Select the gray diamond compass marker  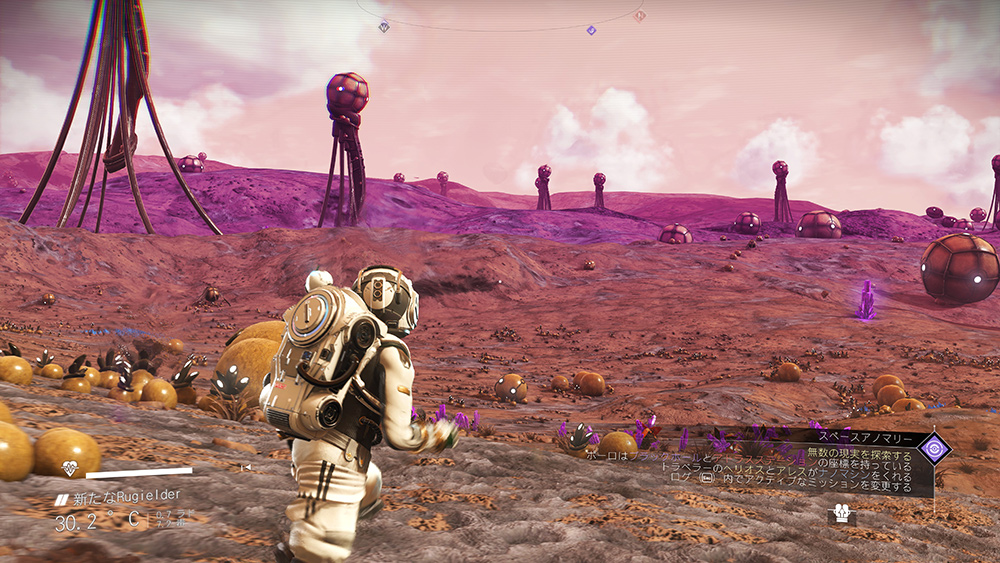(x=385, y=27)
